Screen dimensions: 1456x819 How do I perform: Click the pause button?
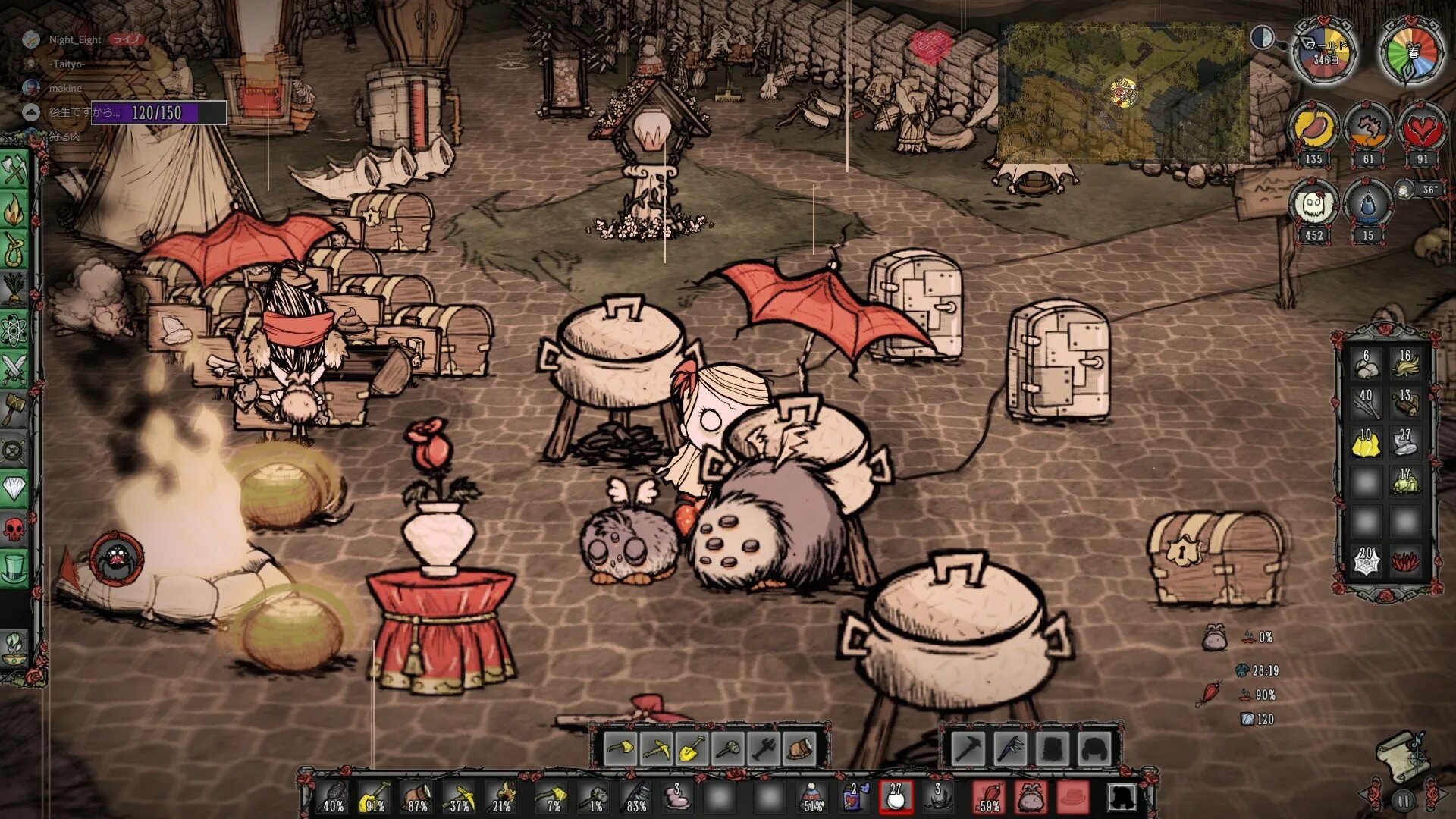[x=1403, y=800]
